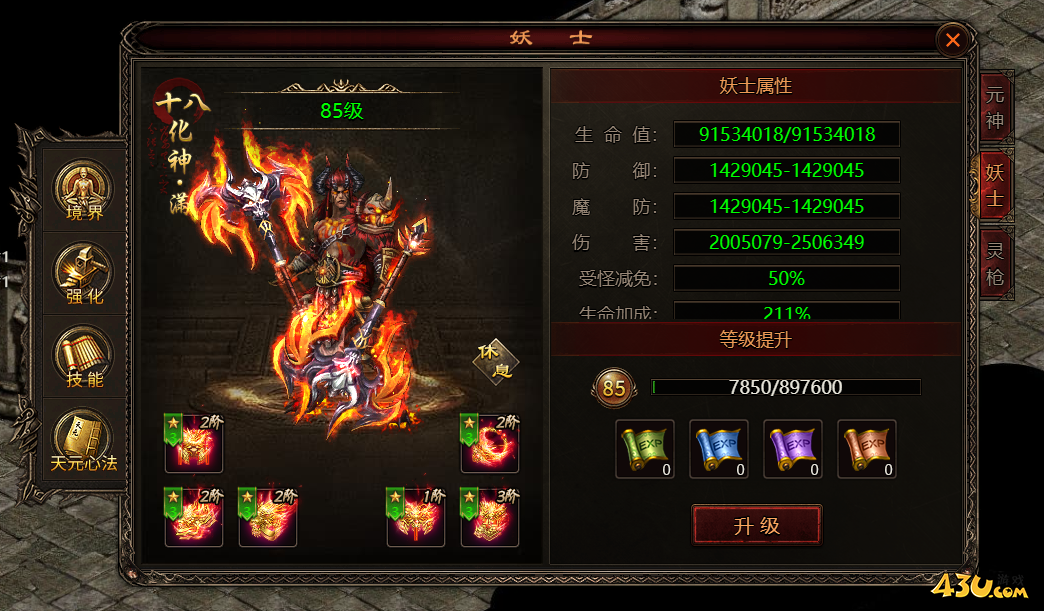The image size is (1044, 611).
Task: Show the 技能 skills section
Action: point(84,357)
